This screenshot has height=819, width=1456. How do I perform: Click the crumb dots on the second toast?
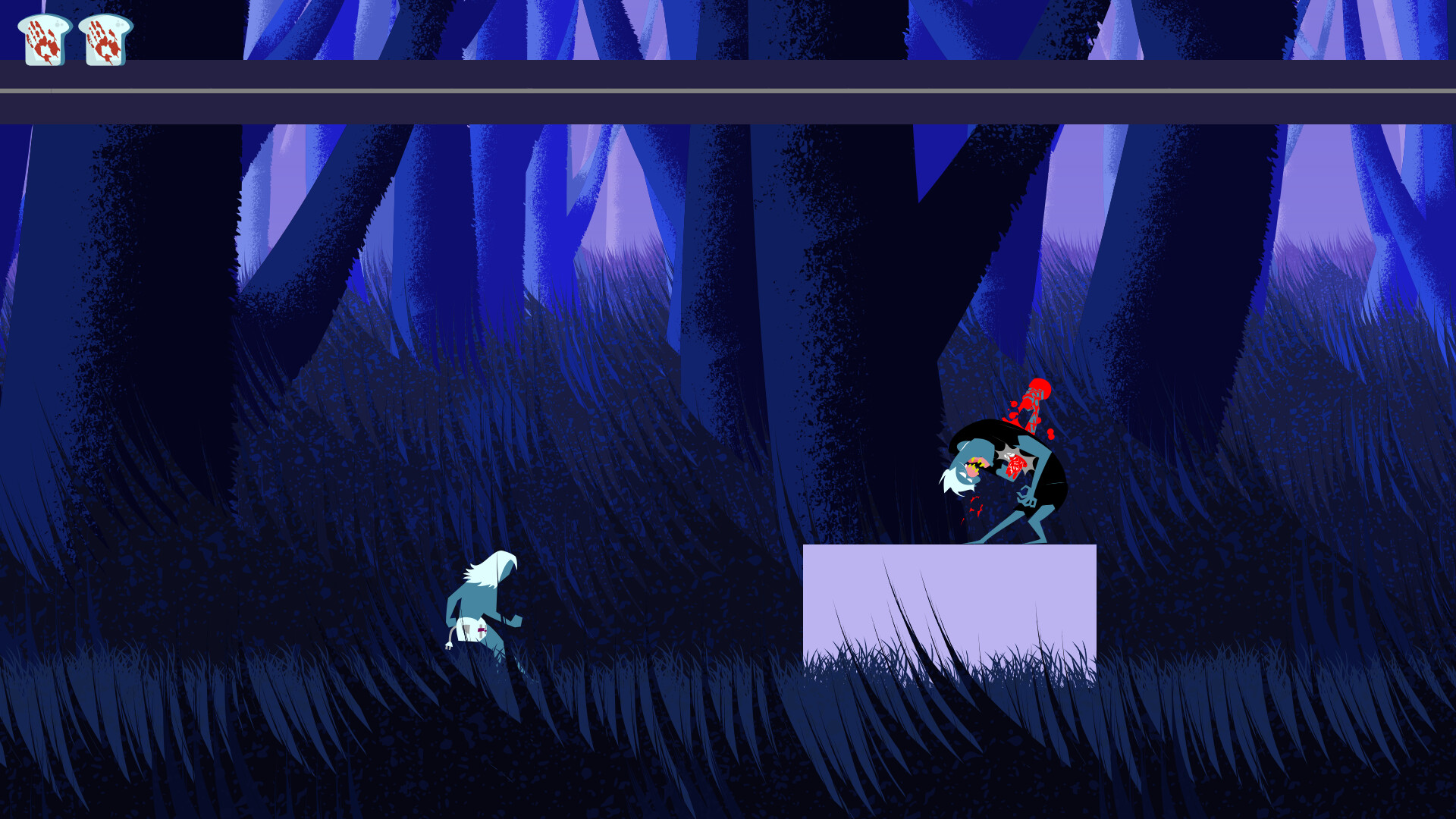120,24
